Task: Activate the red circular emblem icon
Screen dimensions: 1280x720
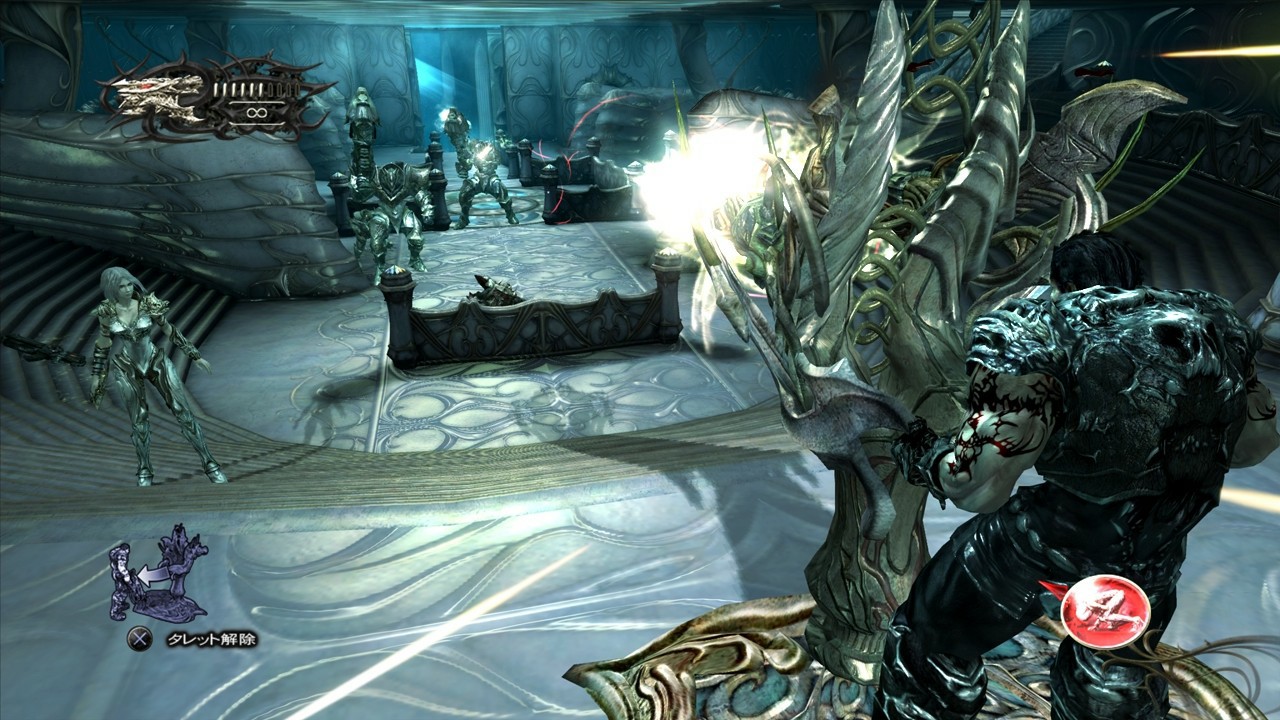Action: (x=1104, y=610)
